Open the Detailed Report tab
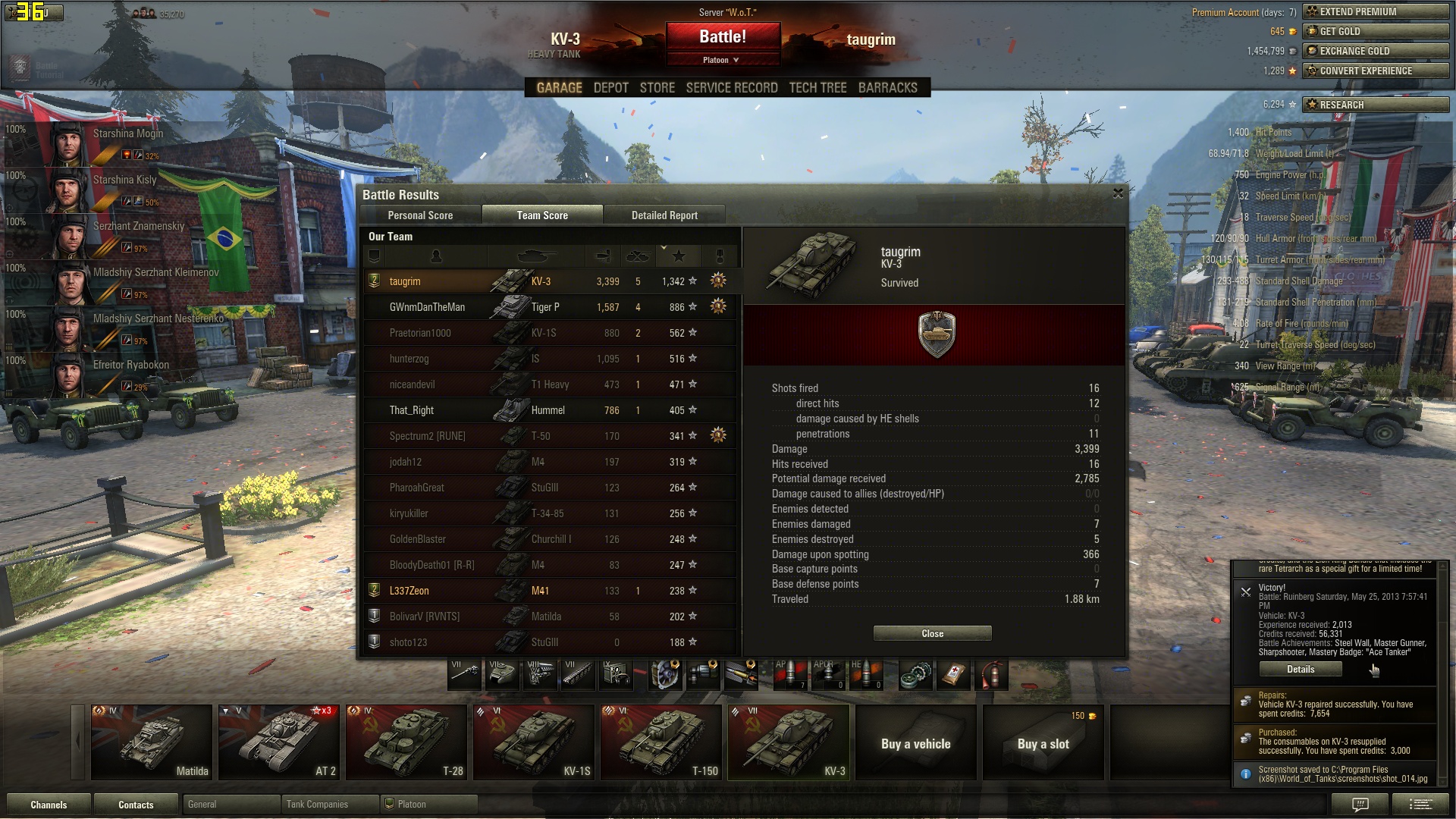This screenshot has width=1456, height=819. tap(664, 215)
